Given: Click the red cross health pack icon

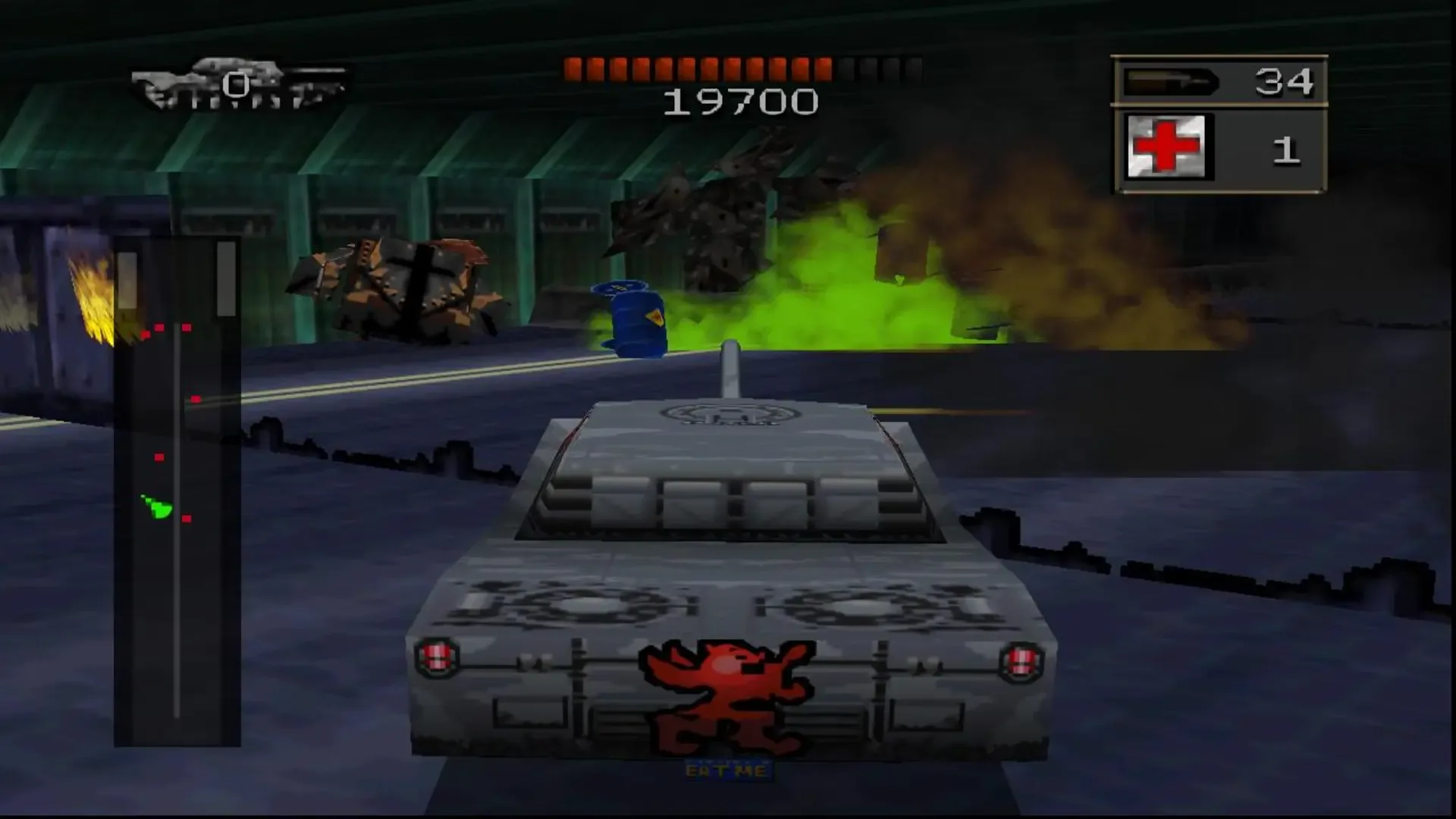Looking at the screenshot, I should pos(1168,146).
